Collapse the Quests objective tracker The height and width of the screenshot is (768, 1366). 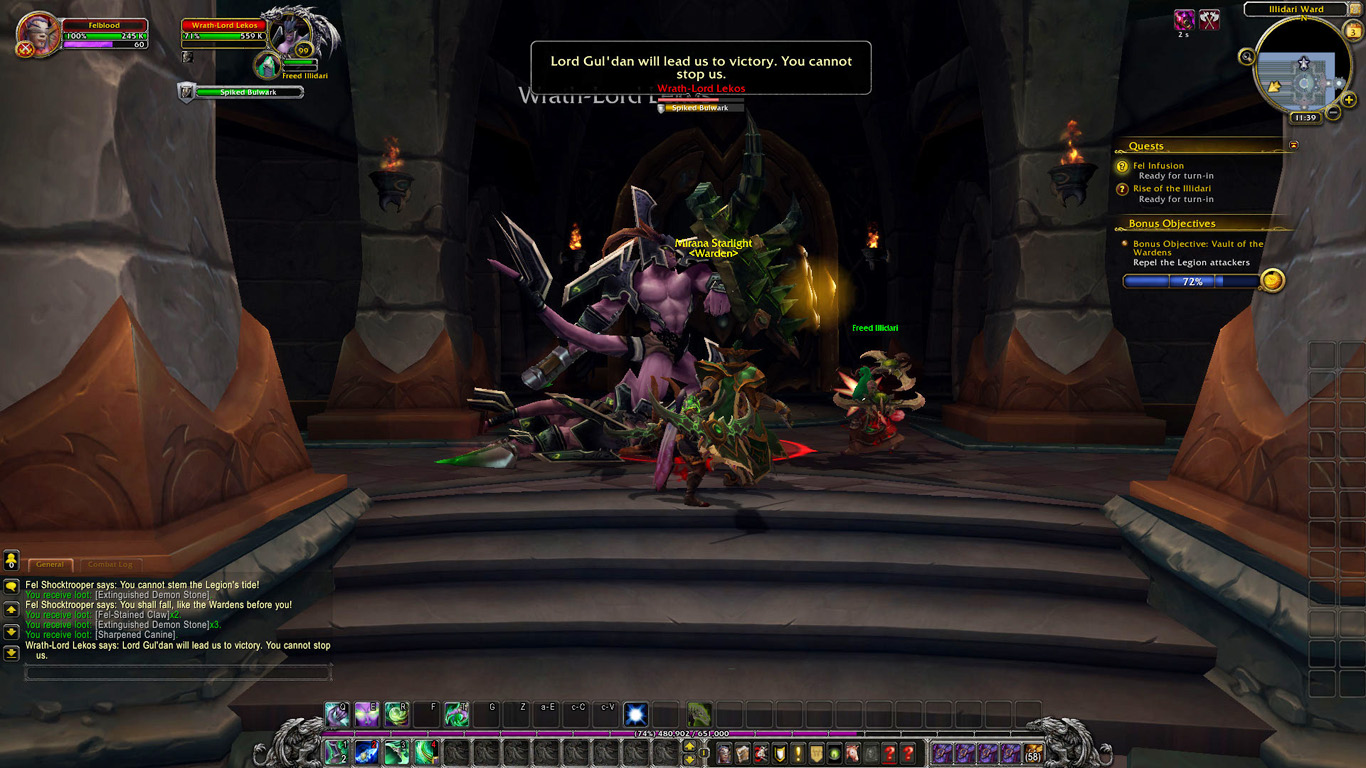1293,146
